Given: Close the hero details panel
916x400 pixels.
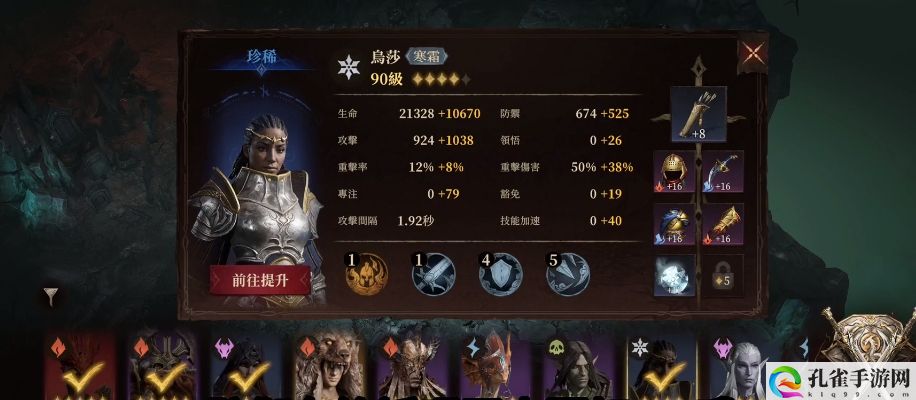Looking at the screenshot, I should click(x=751, y=55).
